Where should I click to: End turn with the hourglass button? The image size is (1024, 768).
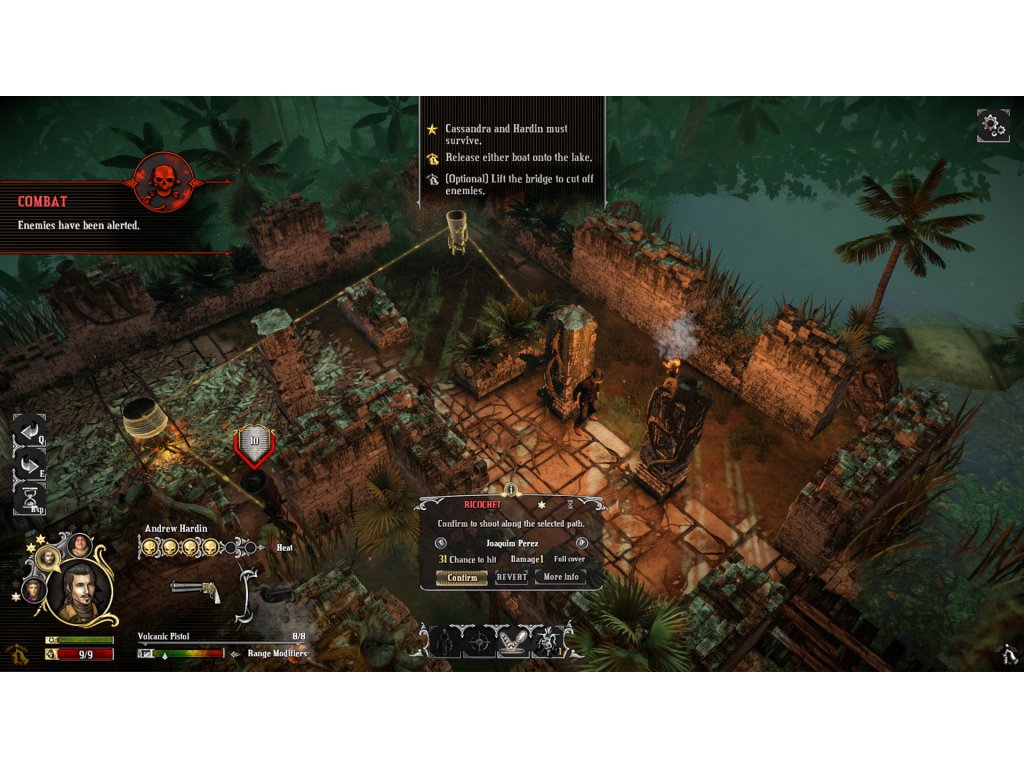point(30,497)
